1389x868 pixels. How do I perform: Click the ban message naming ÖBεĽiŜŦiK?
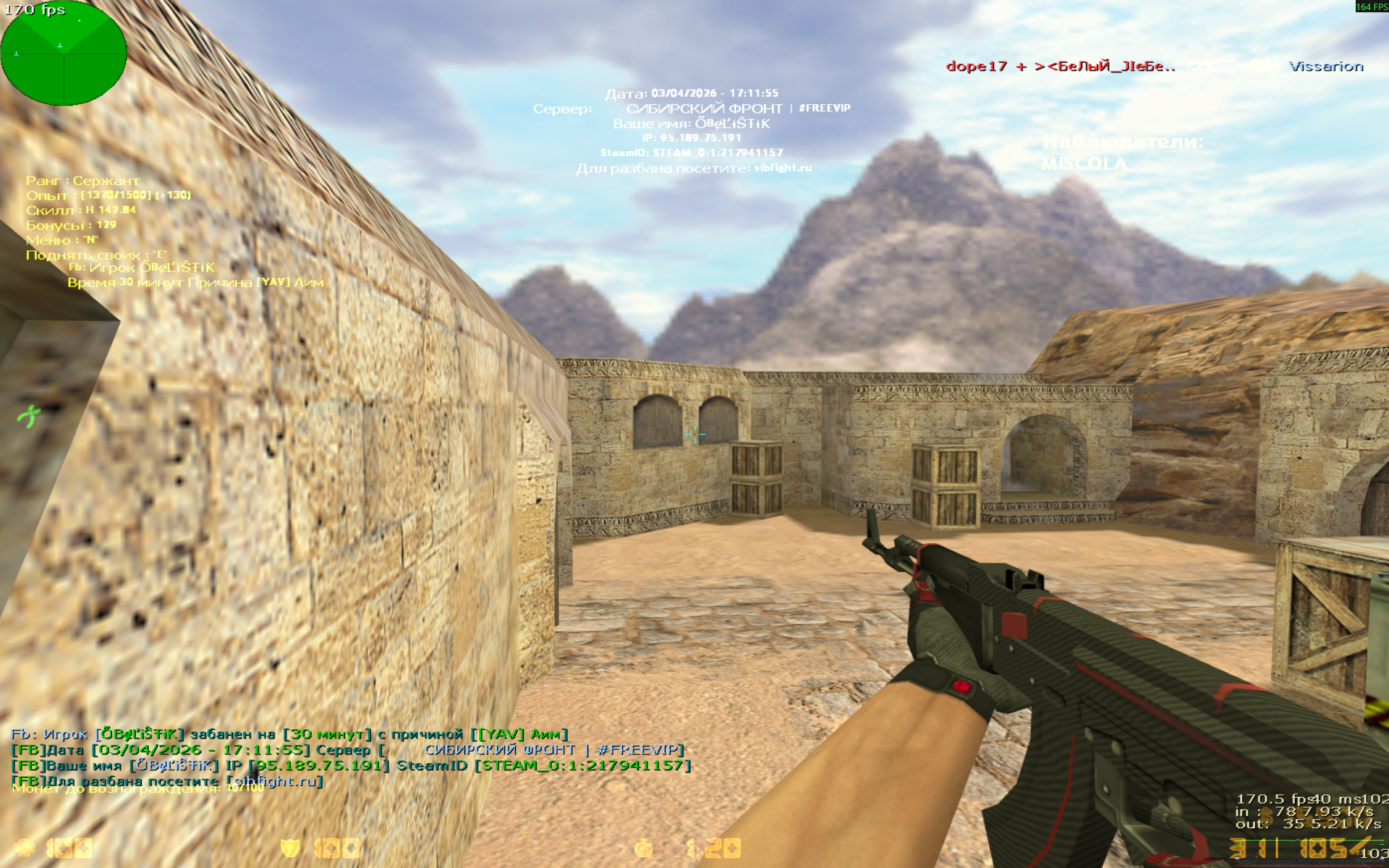point(289,733)
